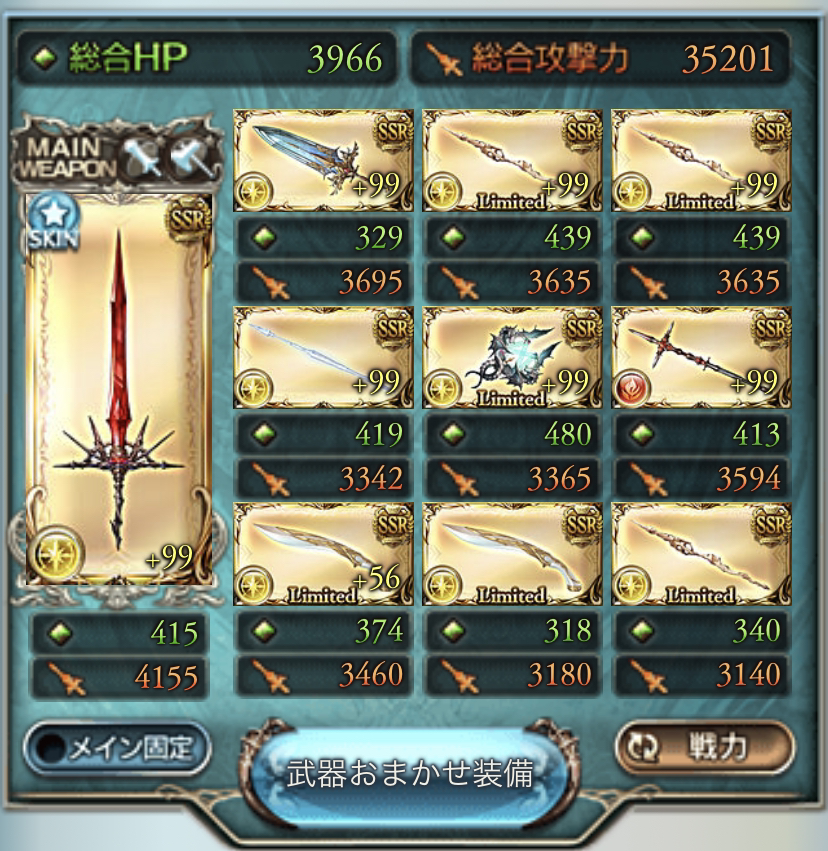The width and height of the screenshot is (828, 851).
Task: Choose the white lance weapon slot
Action: (x=323, y=358)
